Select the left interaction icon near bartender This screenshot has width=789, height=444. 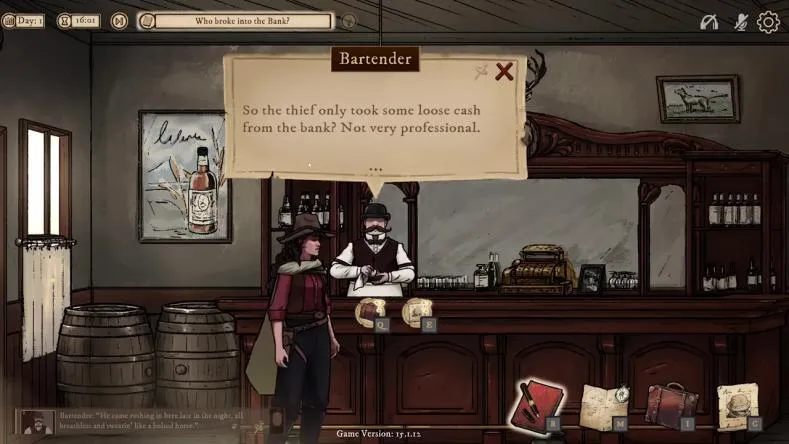pos(370,311)
